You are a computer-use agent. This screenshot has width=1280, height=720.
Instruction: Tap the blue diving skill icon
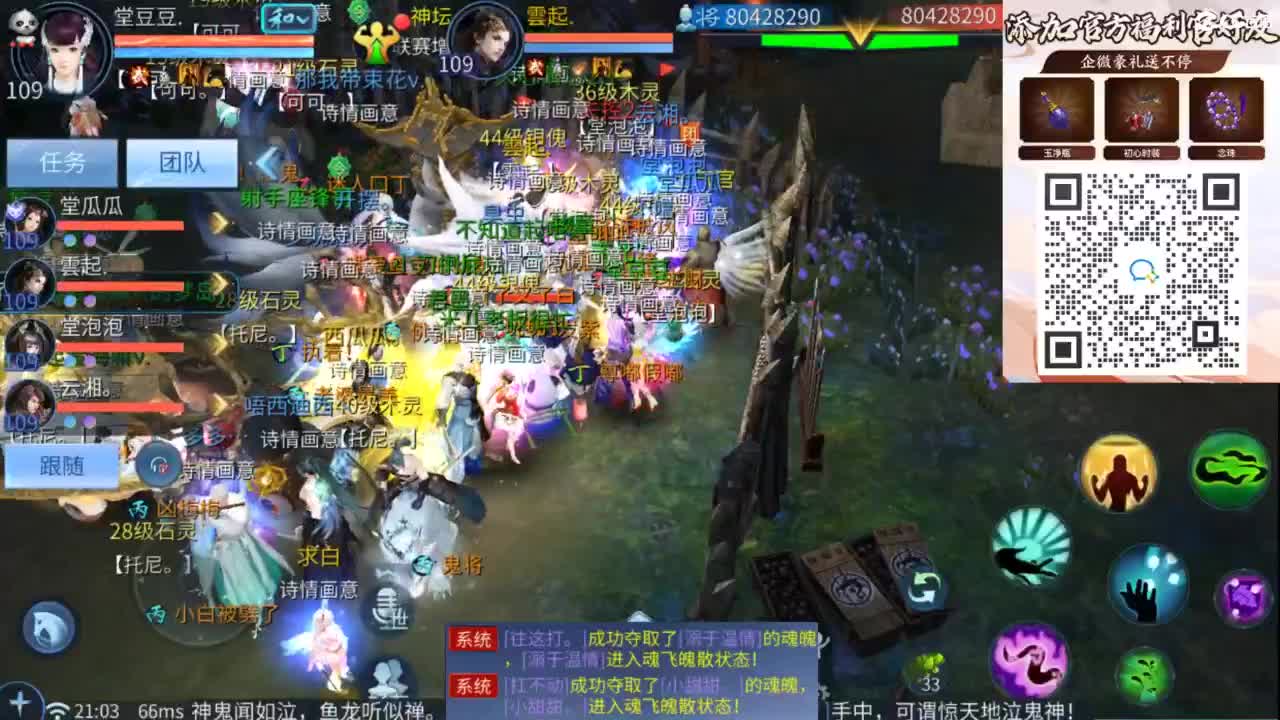[1029, 552]
